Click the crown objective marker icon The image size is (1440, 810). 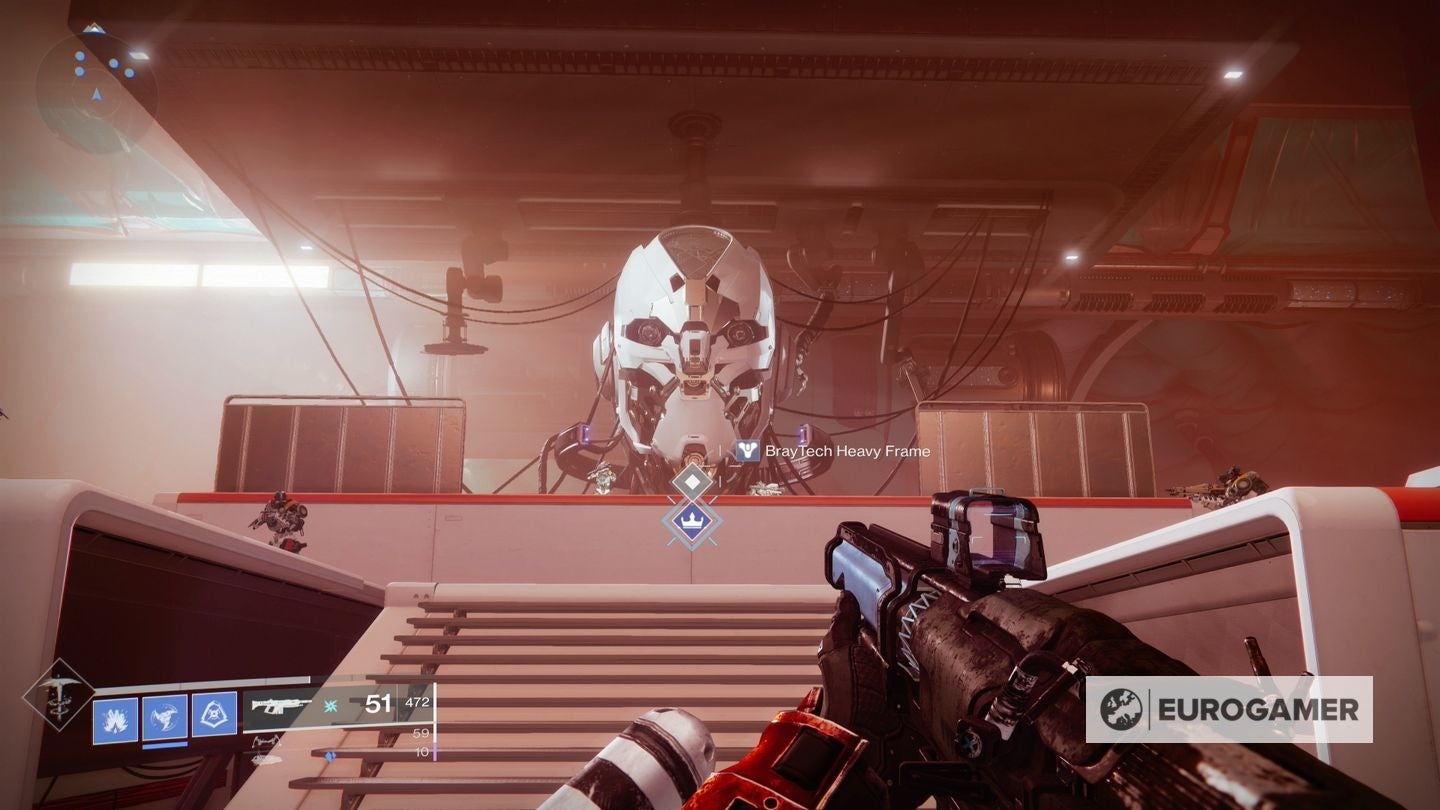click(690, 521)
